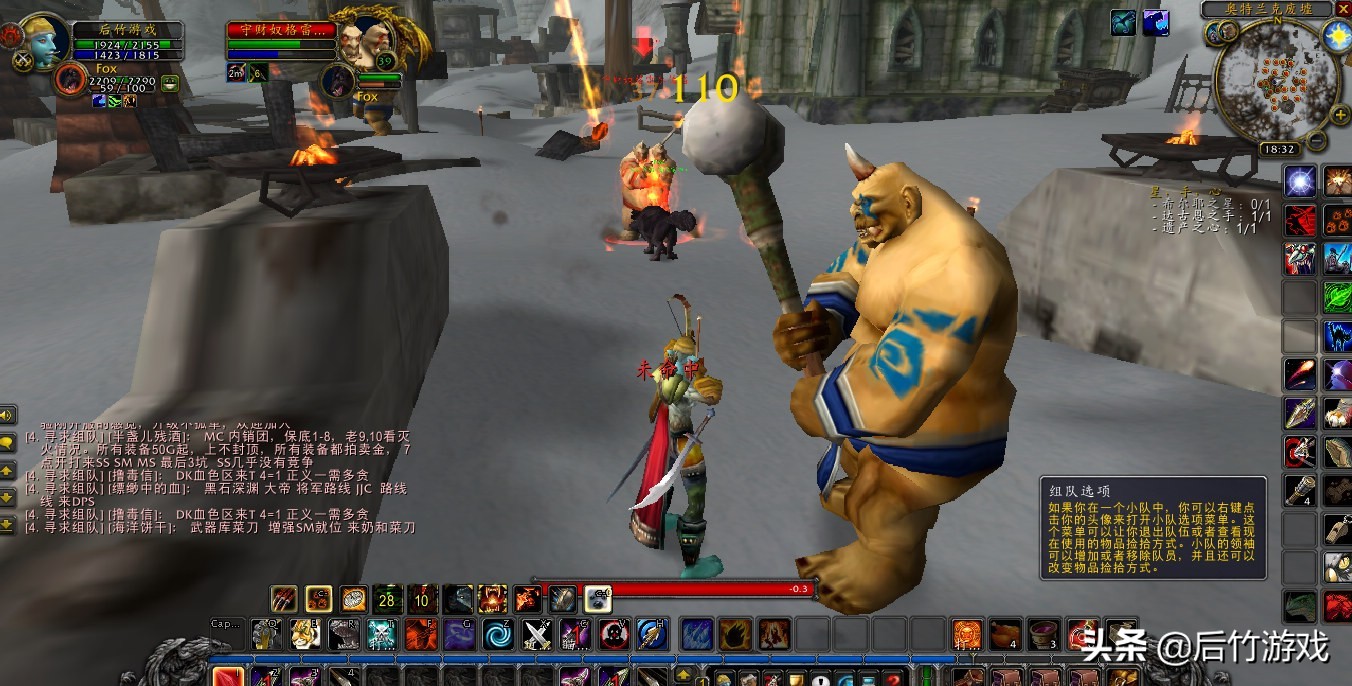This screenshot has height=686, width=1352.
Task: Close the minimap with the X button
Action: click(x=1342, y=9)
